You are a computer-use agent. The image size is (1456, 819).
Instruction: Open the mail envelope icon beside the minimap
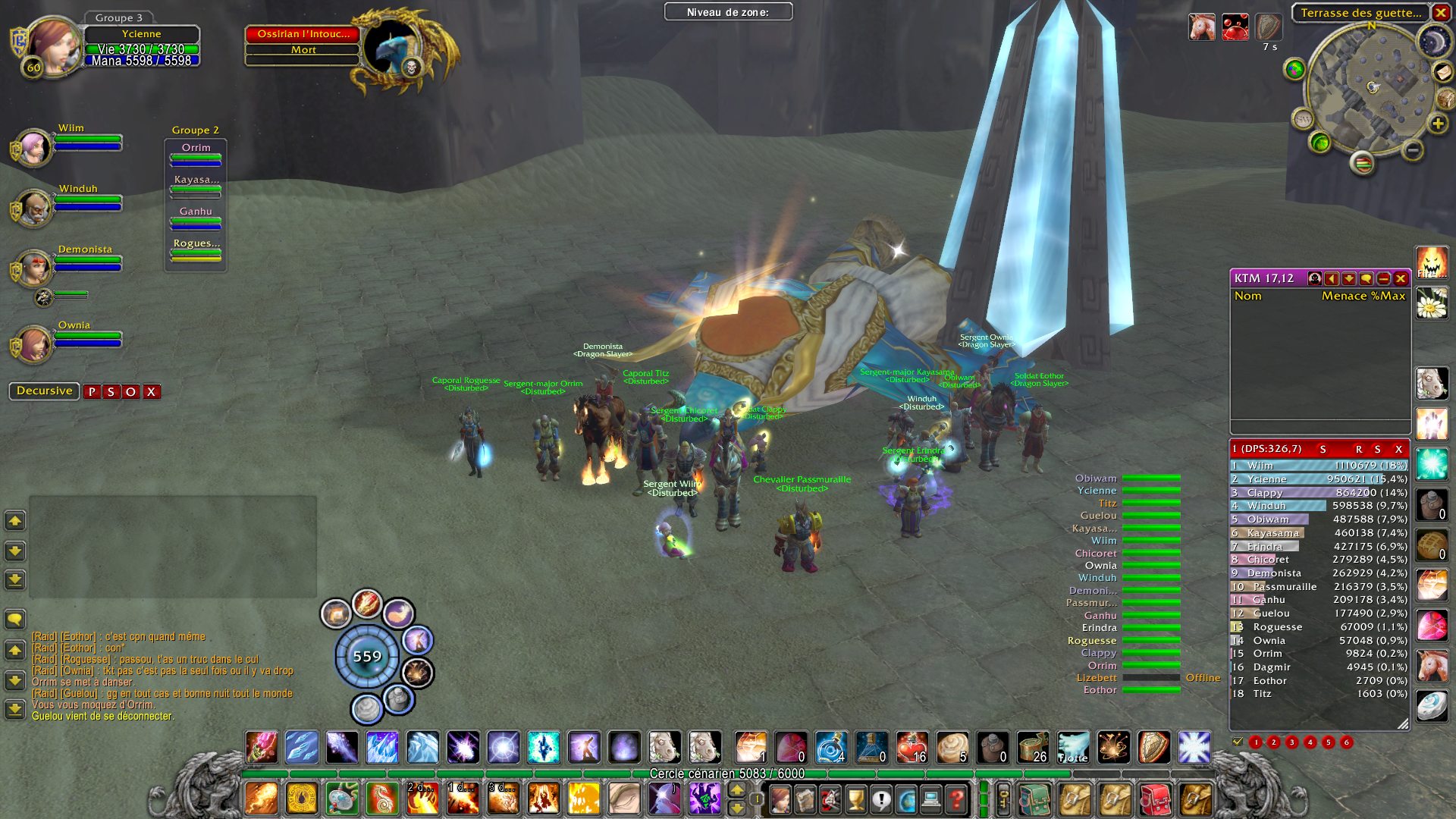coord(1442,71)
